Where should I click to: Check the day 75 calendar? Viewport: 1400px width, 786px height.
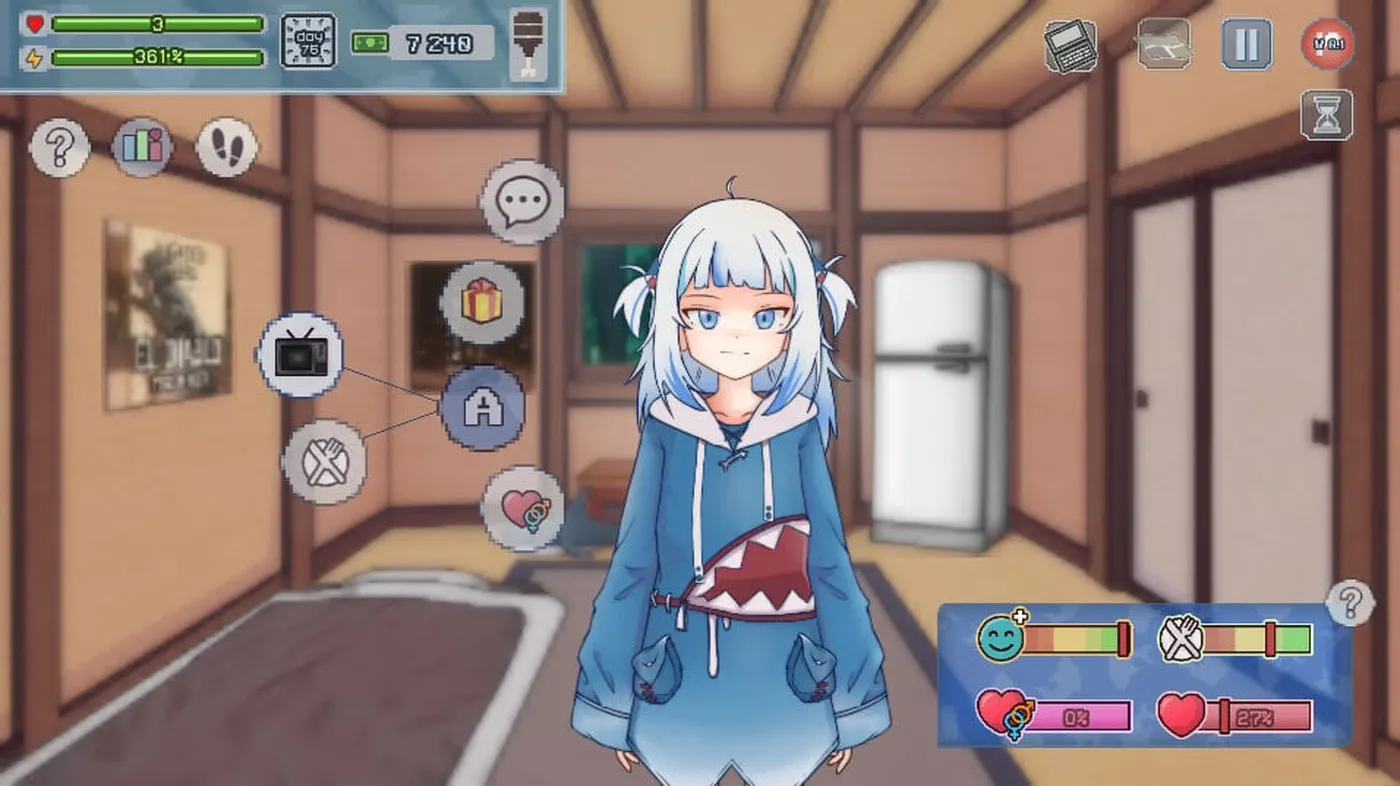click(x=310, y=42)
